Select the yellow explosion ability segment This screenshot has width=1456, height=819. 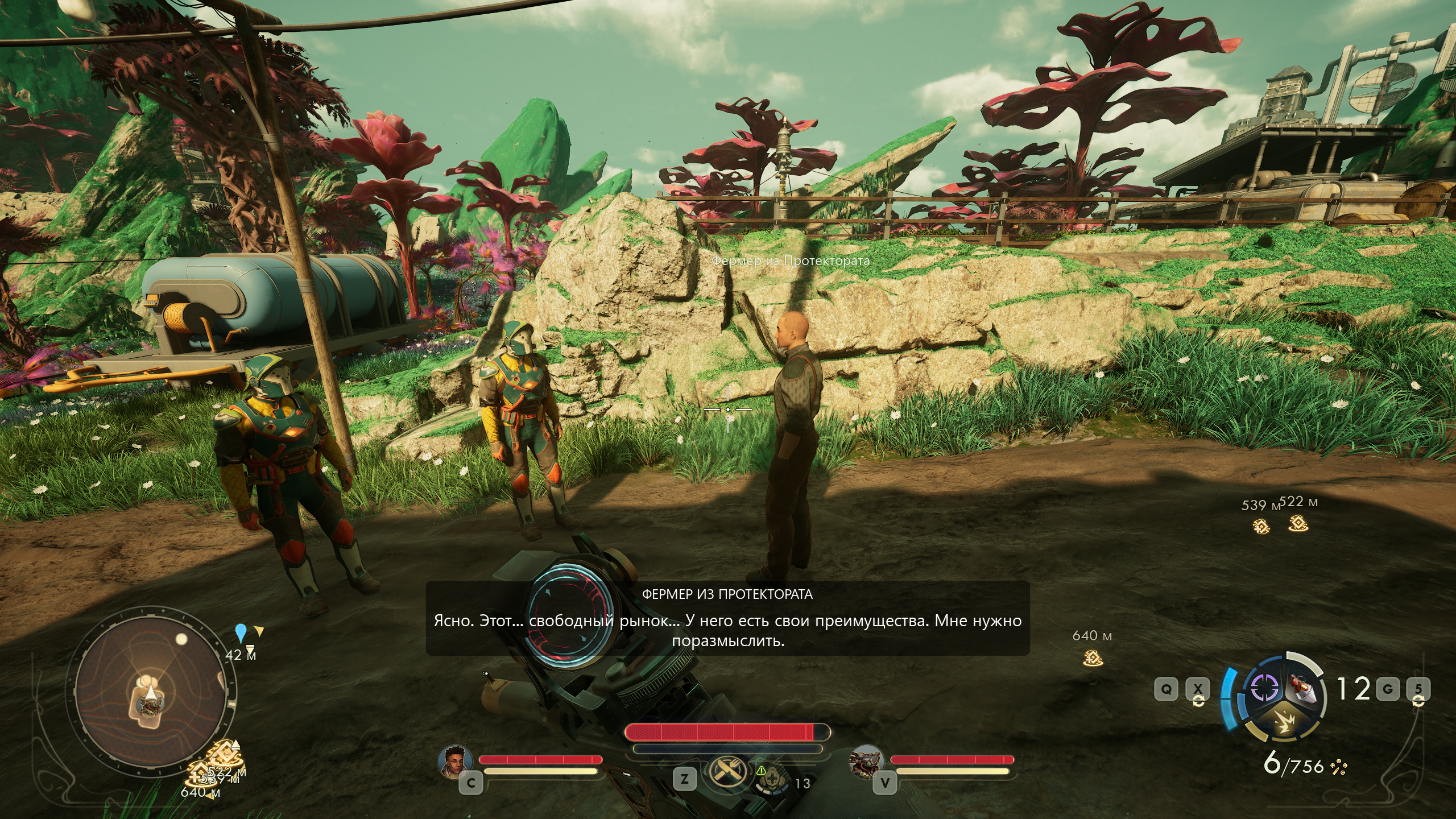click(x=1284, y=724)
